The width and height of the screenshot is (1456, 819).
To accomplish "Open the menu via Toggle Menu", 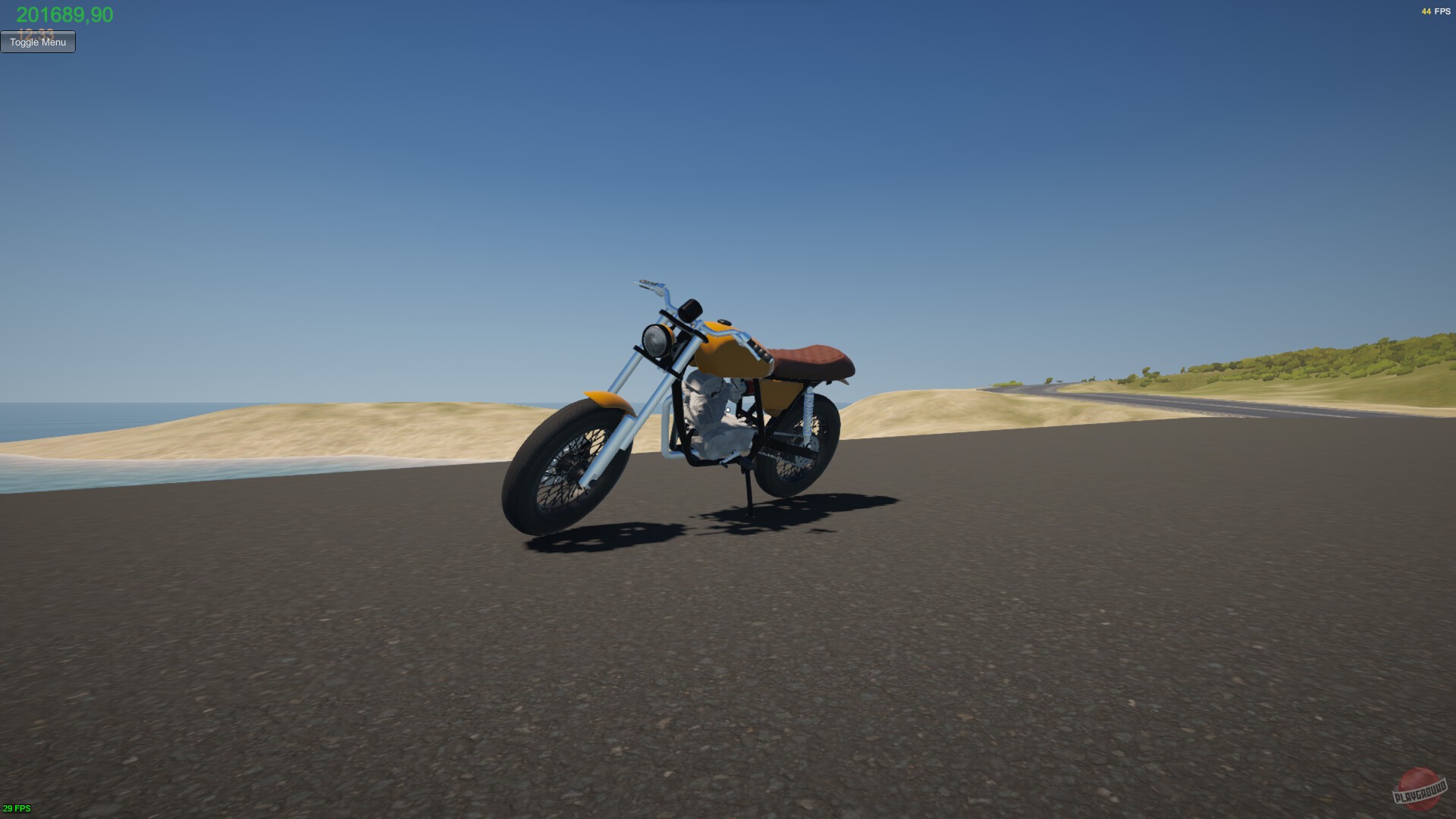I will click(37, 42).
